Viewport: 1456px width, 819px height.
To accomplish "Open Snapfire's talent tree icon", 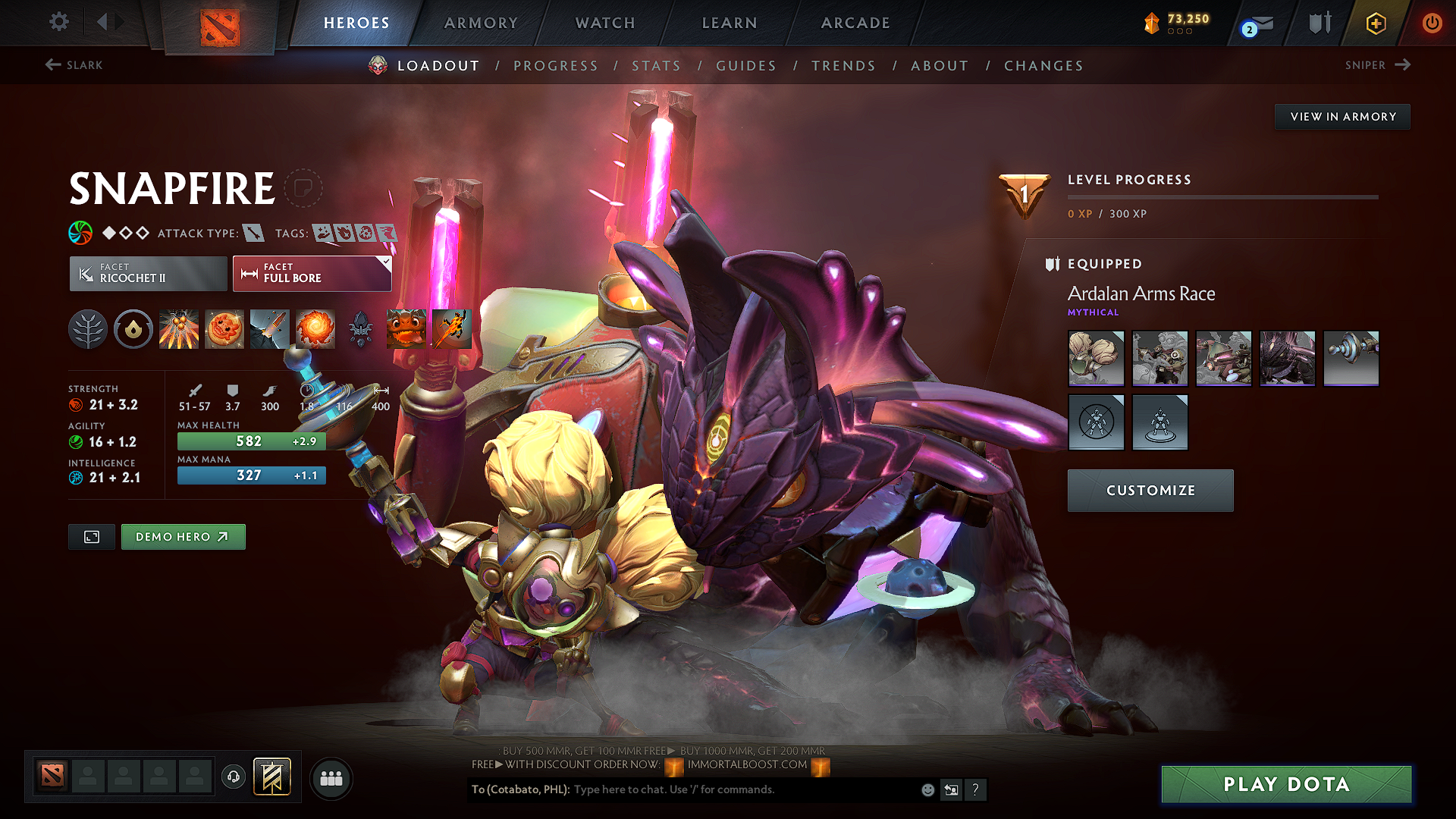I will point(88,329).
